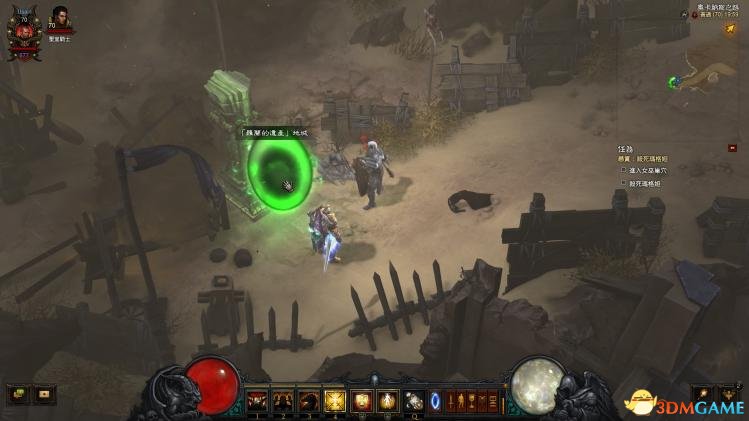Open the menu button at bottom right corner
Screen dimensions: 749x421
[728, 394]
